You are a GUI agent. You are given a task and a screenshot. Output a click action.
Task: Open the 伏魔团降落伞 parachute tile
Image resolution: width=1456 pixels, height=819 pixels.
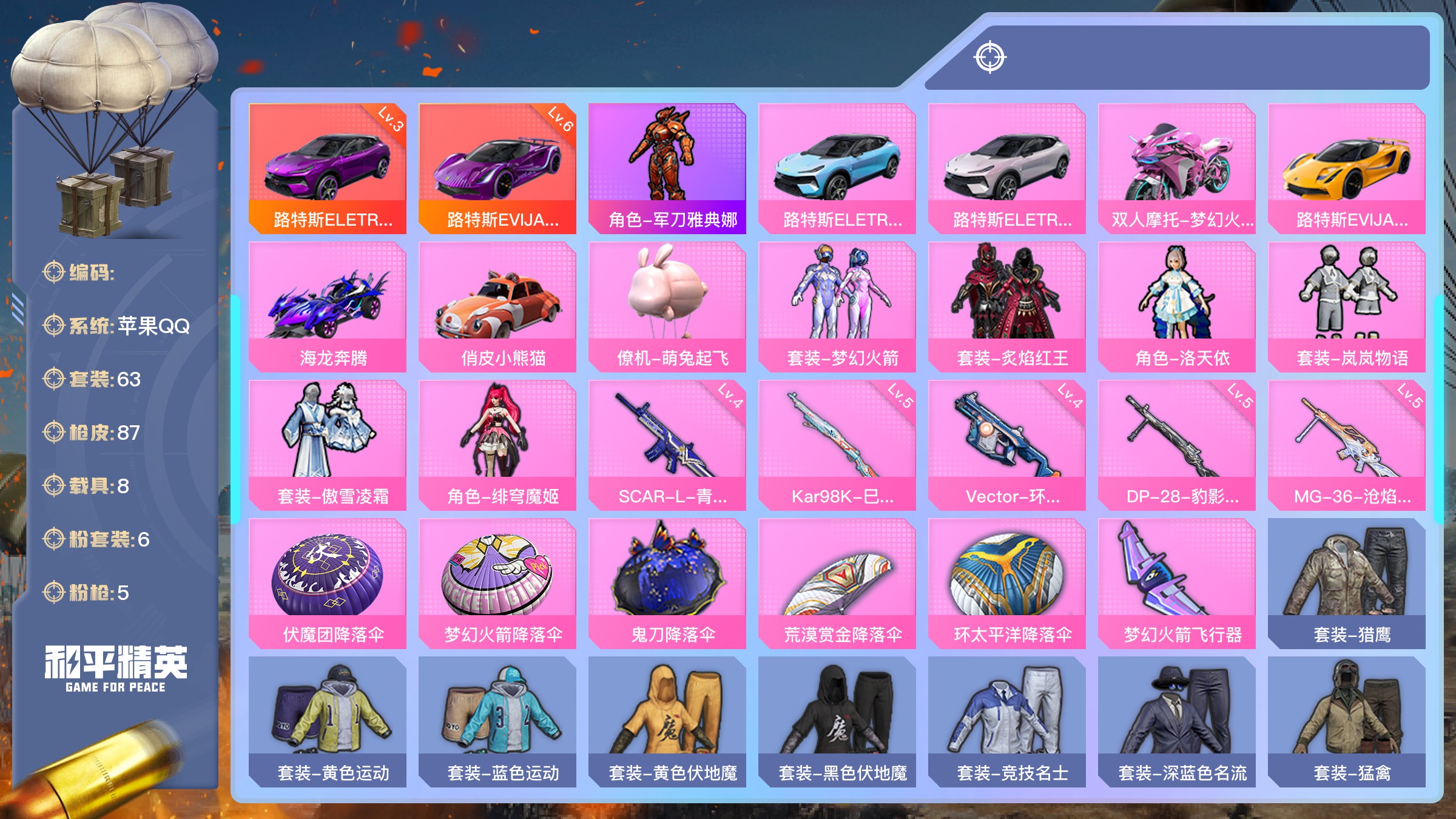328,583
